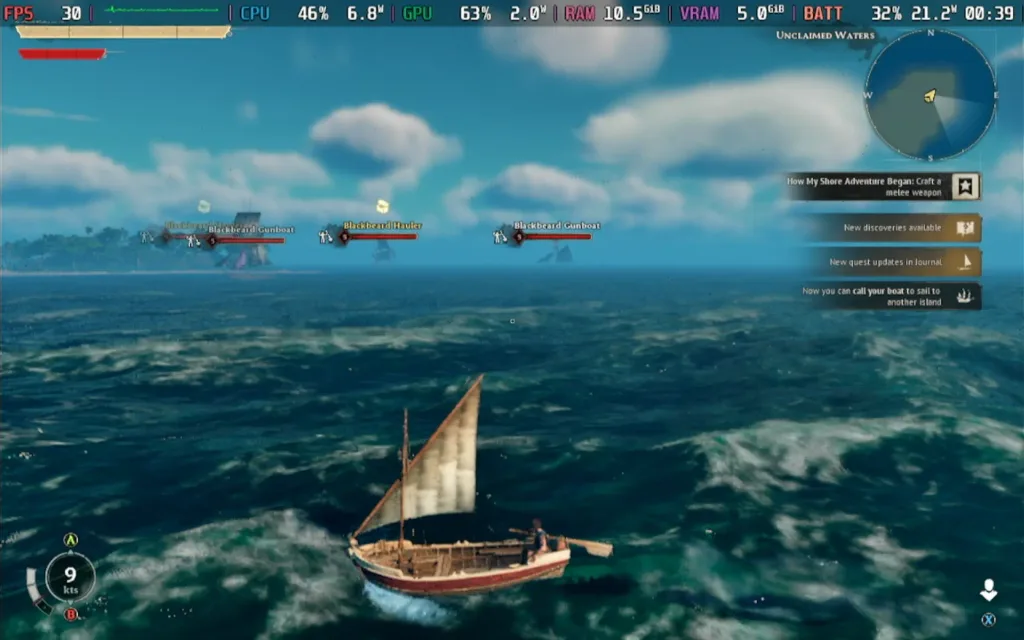
Task: Target the Blackbeard Hauler nameplate
Action: [380, 227]
